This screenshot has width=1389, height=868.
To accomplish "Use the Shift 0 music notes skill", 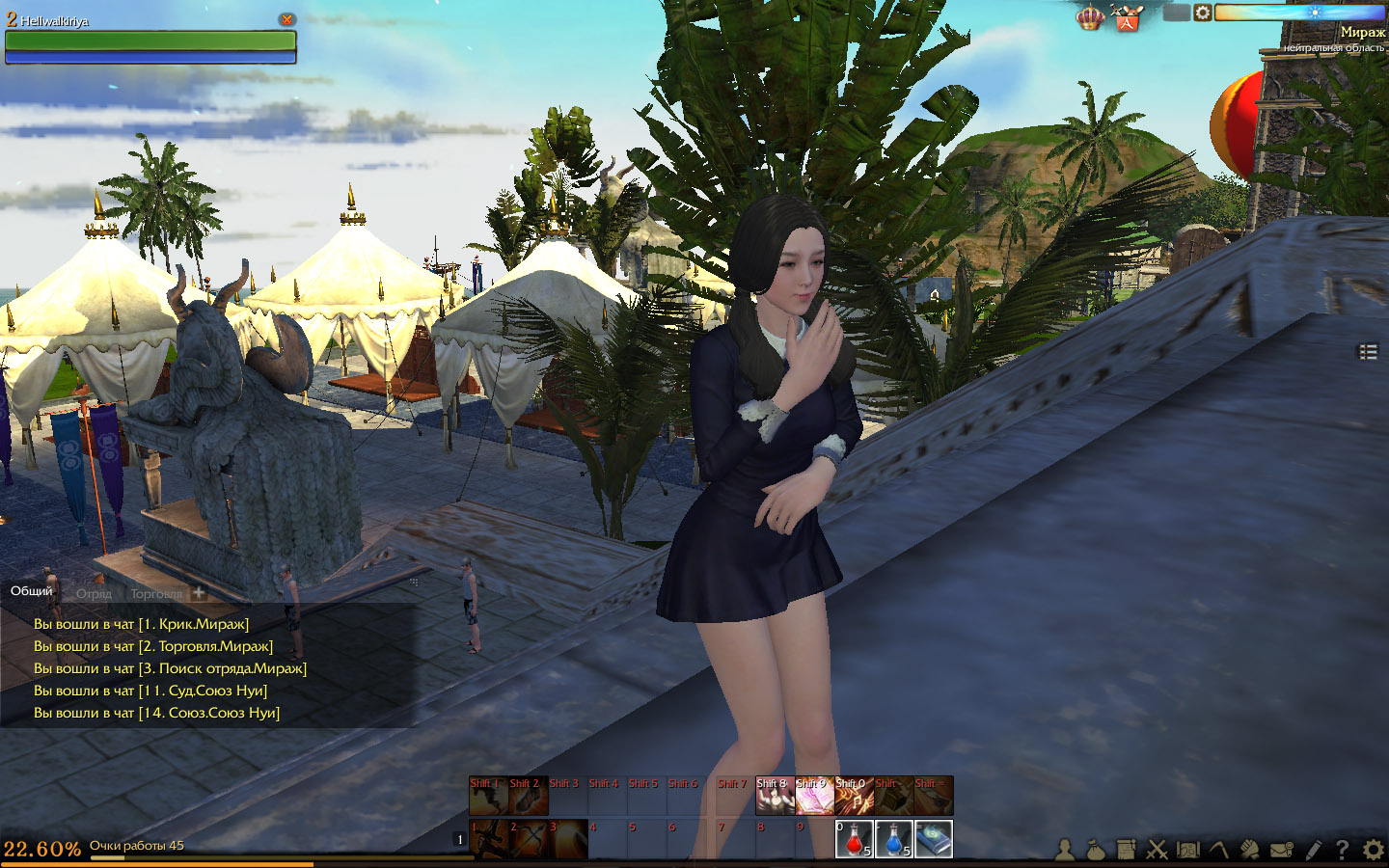I will coord(853,797).
